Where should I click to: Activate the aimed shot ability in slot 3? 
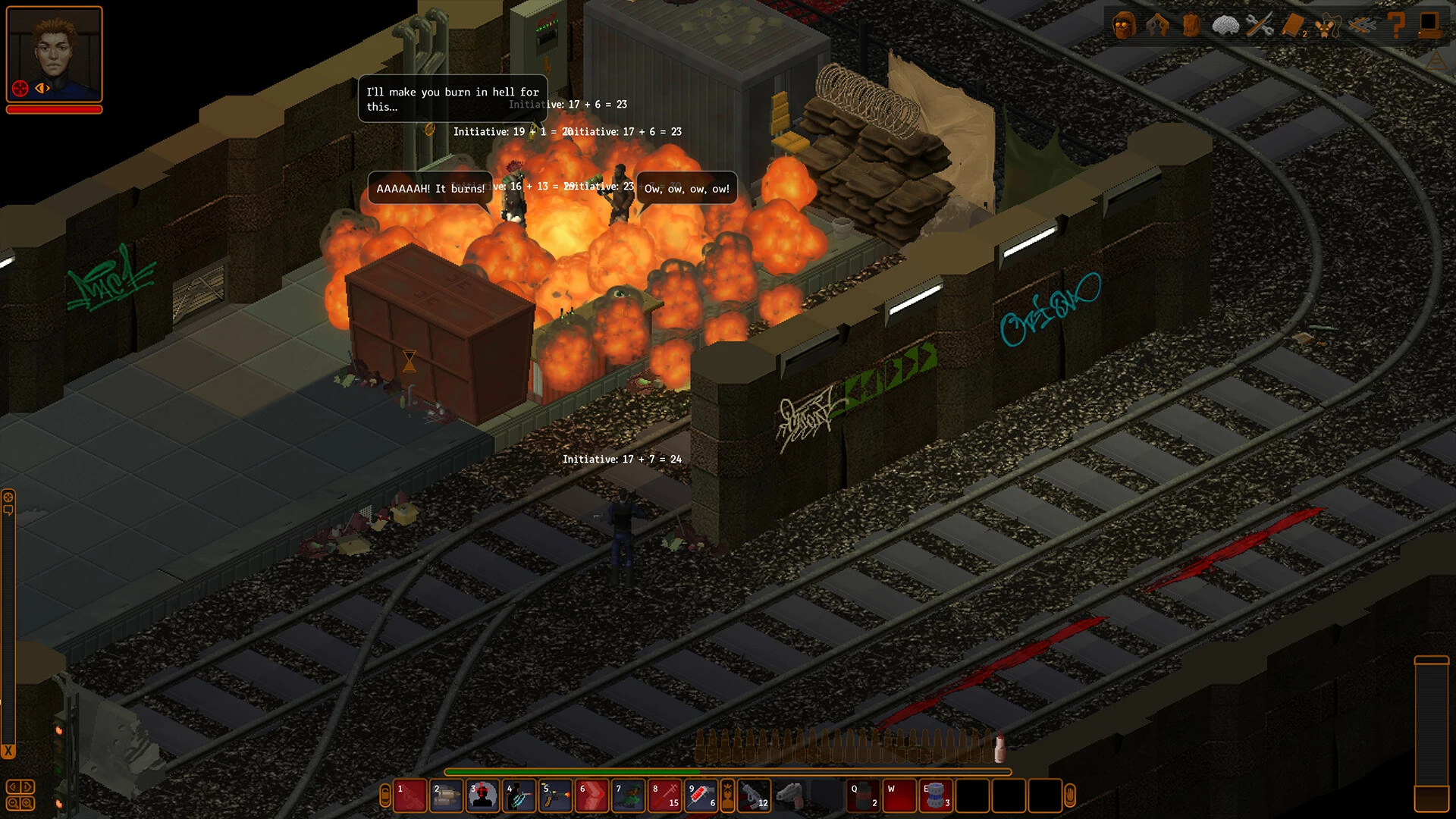(483, 797)
